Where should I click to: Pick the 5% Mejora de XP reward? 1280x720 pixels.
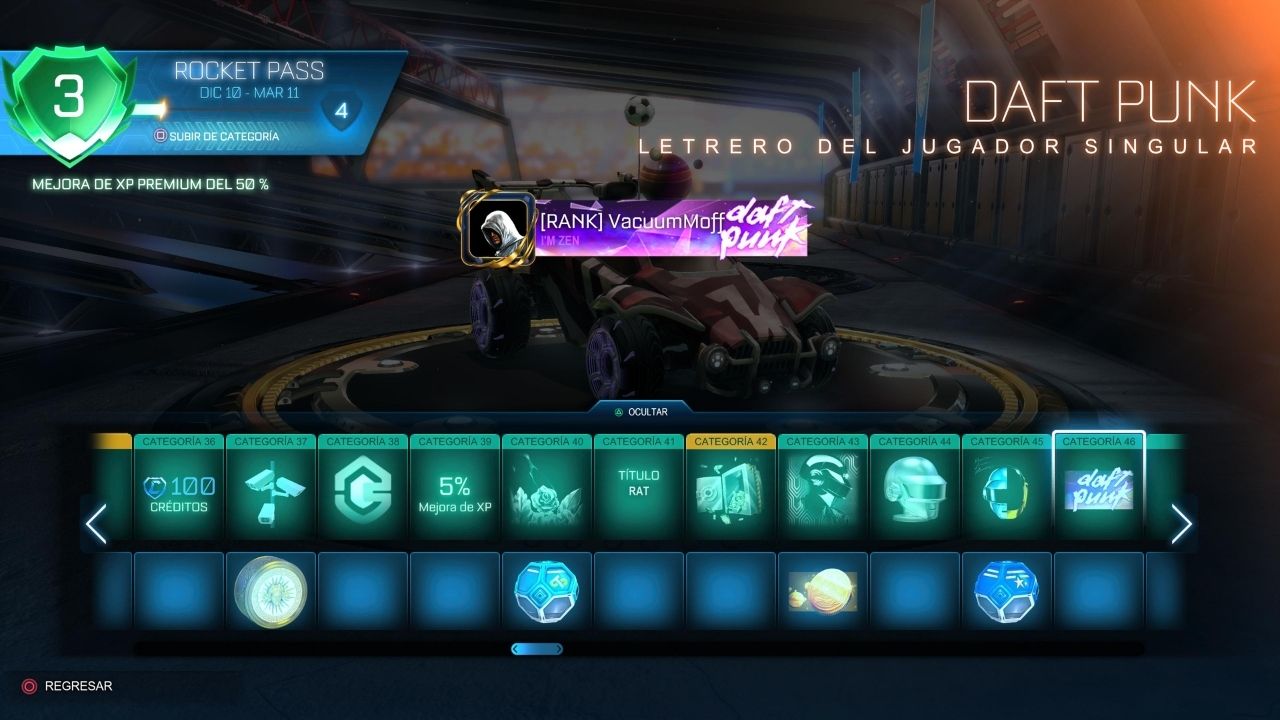(x=455, y=493)
